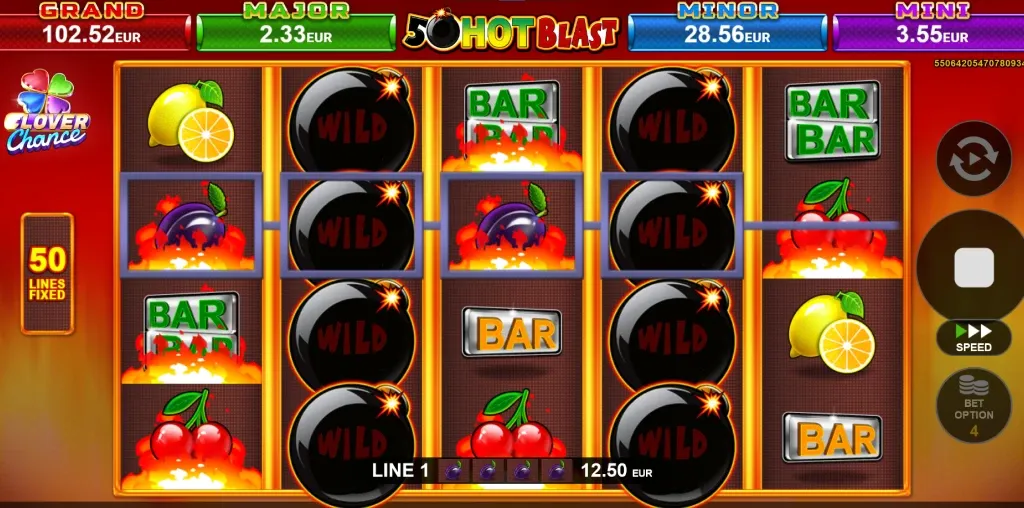
Task: View the GRAND jackpot banner
Action: click(x=93, y=27)
